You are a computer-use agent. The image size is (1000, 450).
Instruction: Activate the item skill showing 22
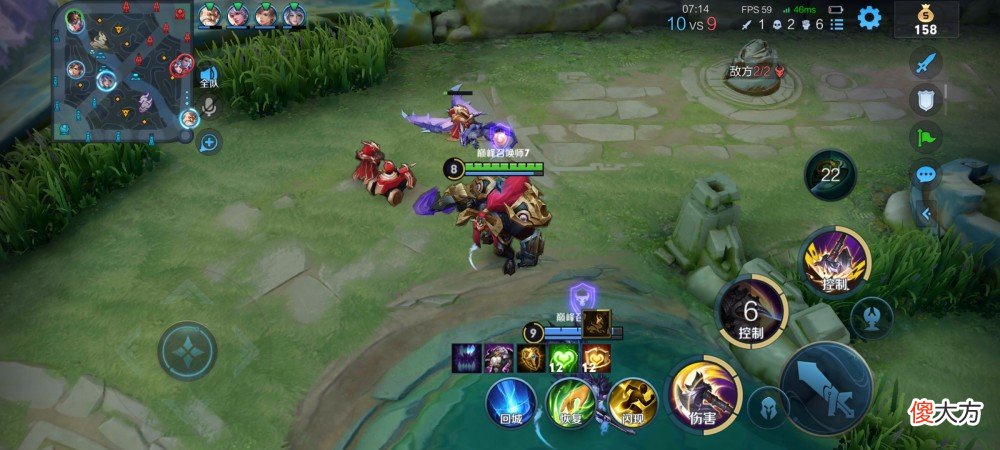(x=830, y=175)
